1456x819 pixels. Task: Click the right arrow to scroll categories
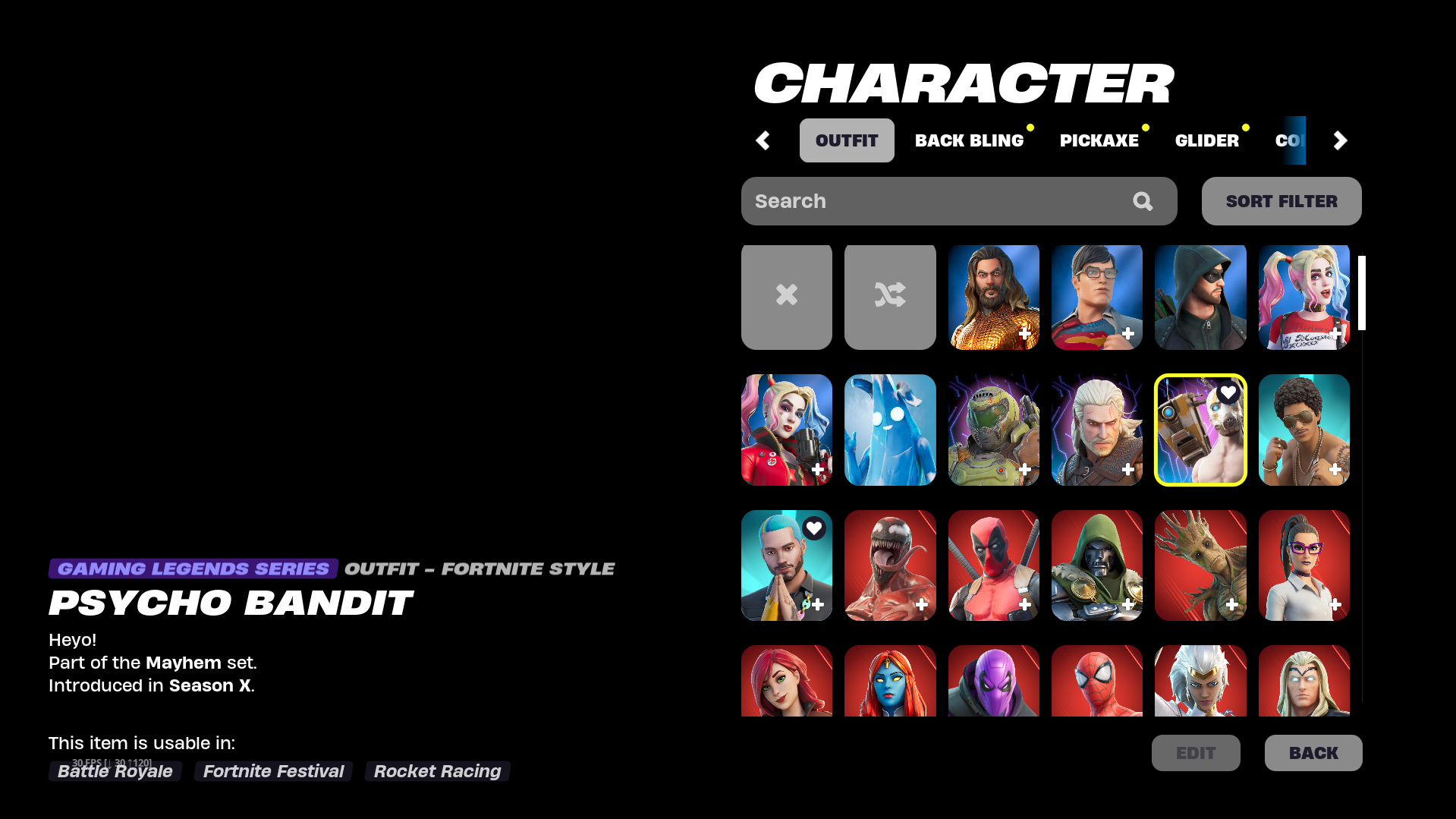(x=1340, y=140)
